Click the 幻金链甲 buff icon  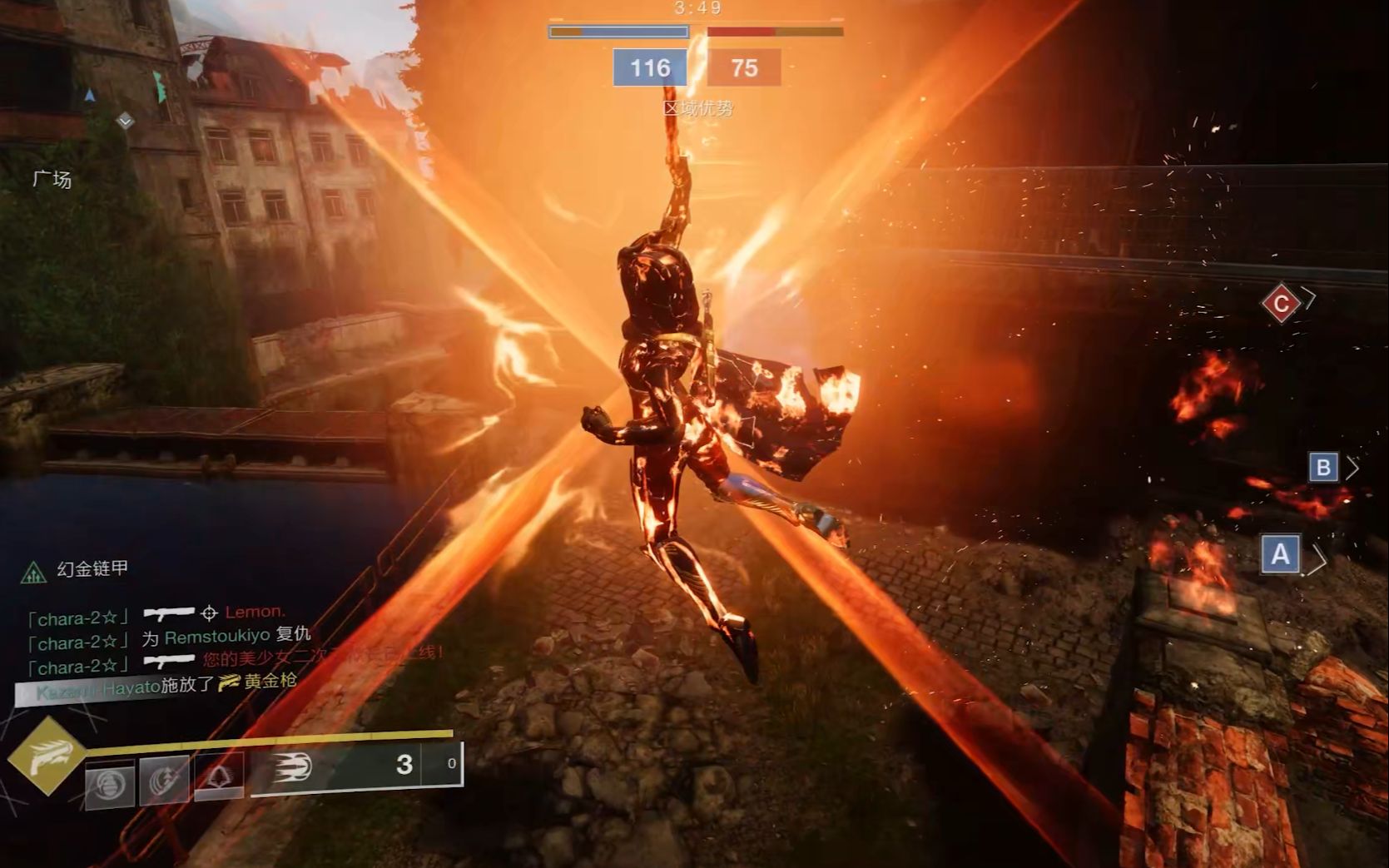click(x=33, y=572)
